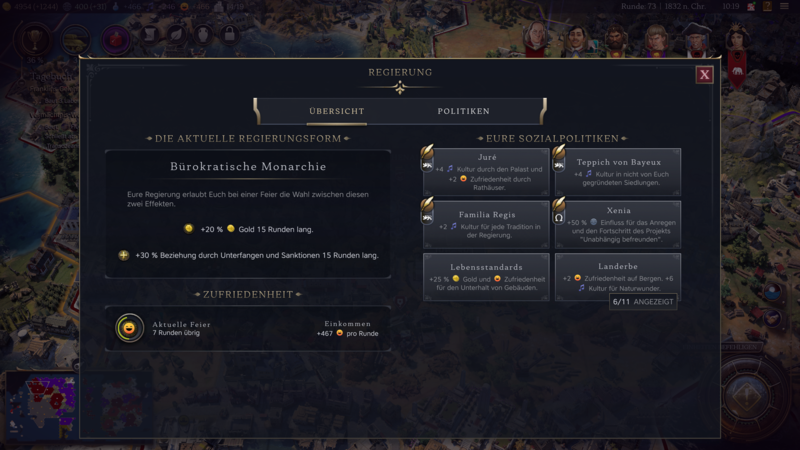Click the Familia Regis policy card
The height and width of the screenshot is (450, 800).
click(487, 224)
